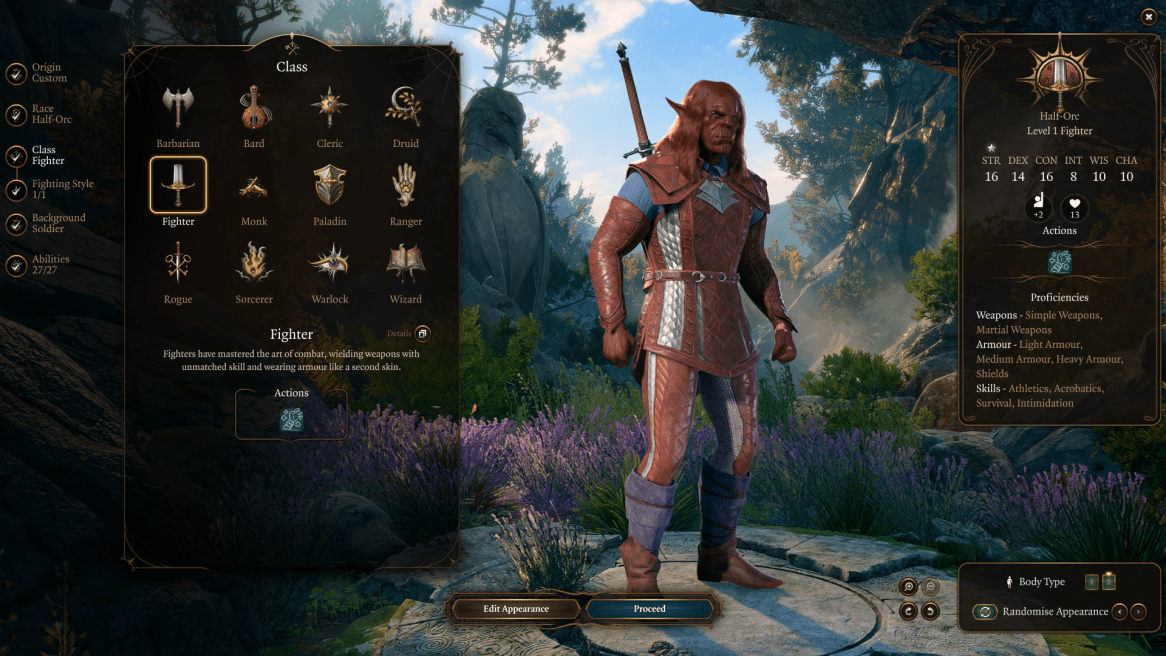Pick the Ranger class
1166x656 pixels.
tap(406, 186)
